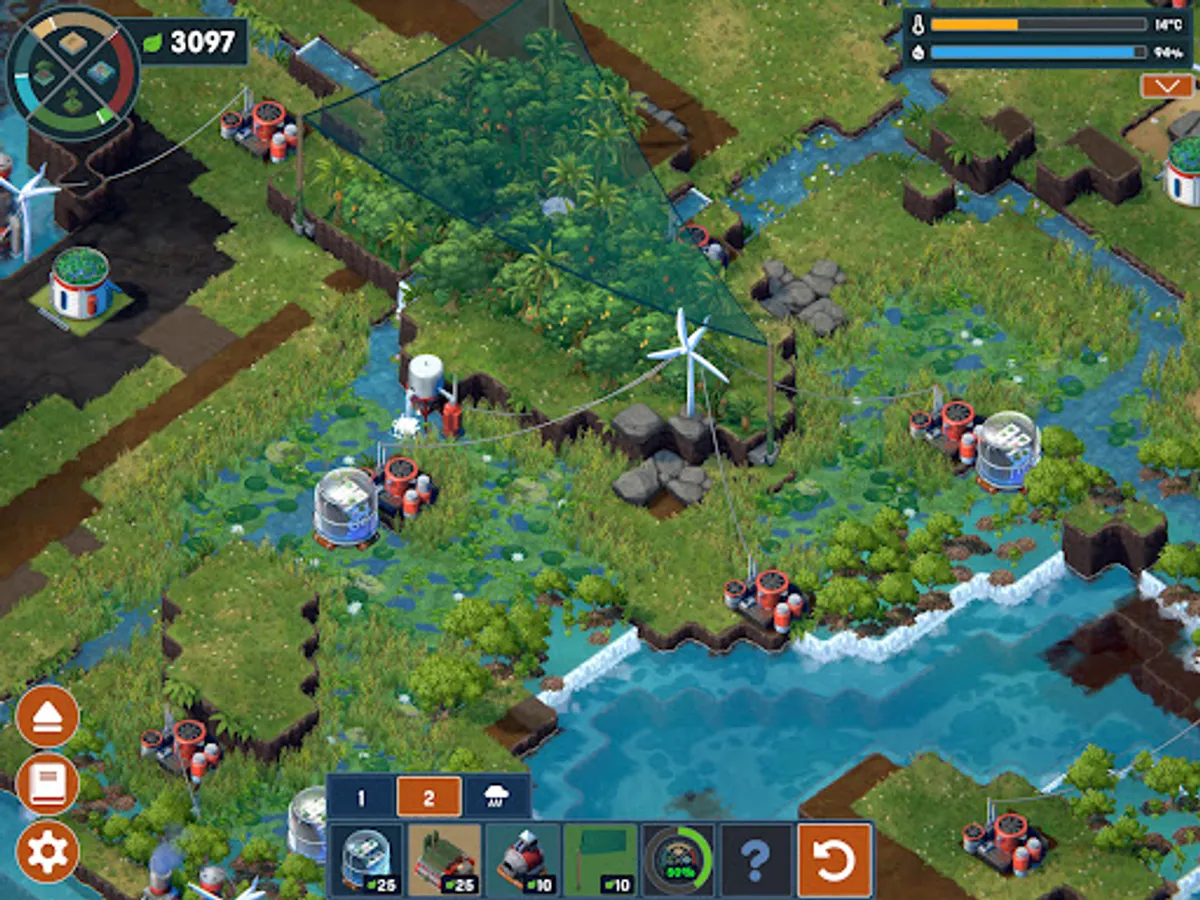Select the glass dome greenhouse building
The image size is (1200, 900).
click(366, 859)
